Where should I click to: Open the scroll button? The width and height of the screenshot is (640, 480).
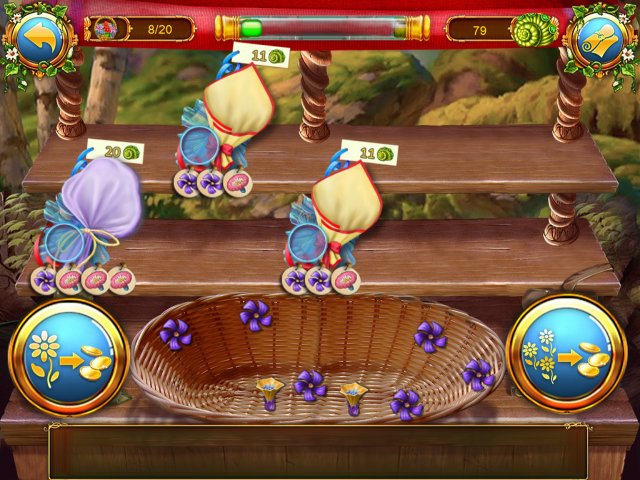coord(601,37)
